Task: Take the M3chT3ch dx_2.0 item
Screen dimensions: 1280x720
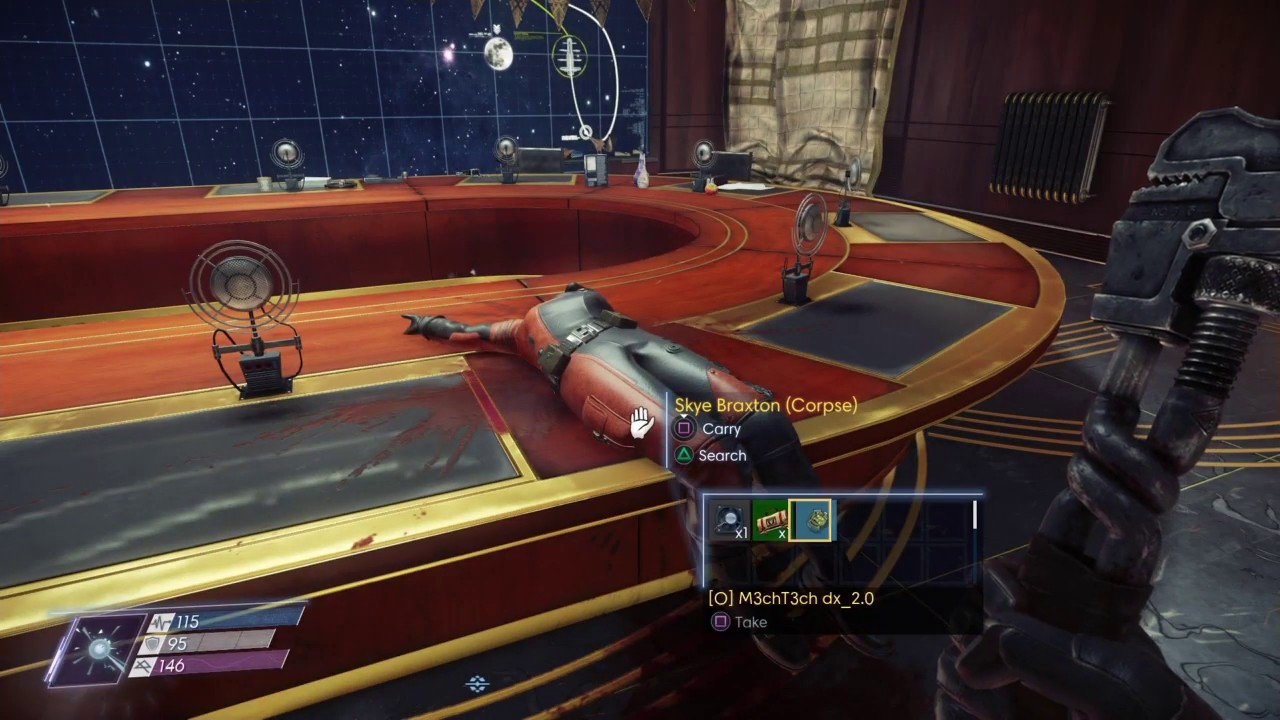Action: coord(739,622)
